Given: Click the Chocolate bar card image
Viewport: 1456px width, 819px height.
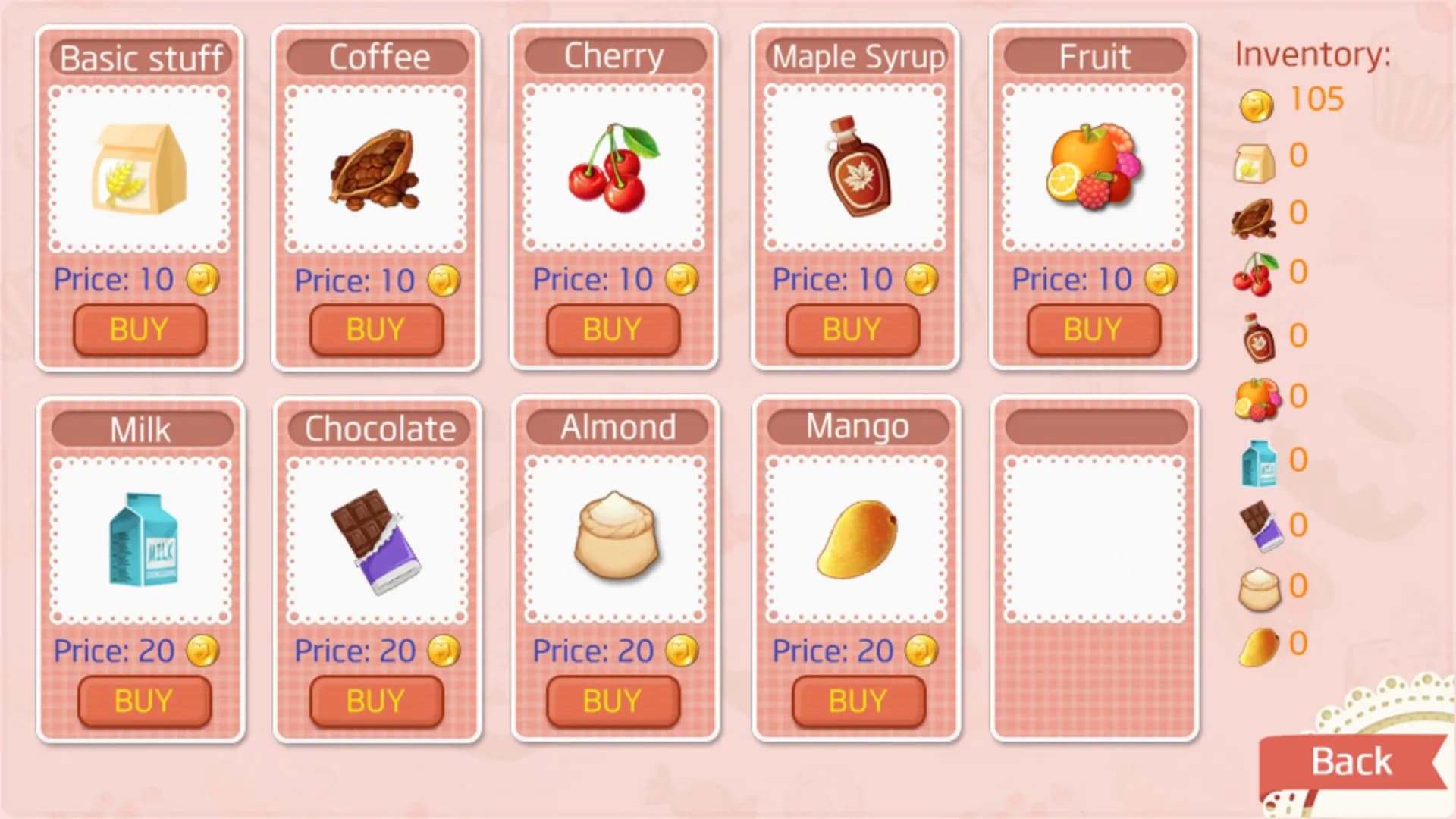Looking at the screenshot, I should point(377,540).
